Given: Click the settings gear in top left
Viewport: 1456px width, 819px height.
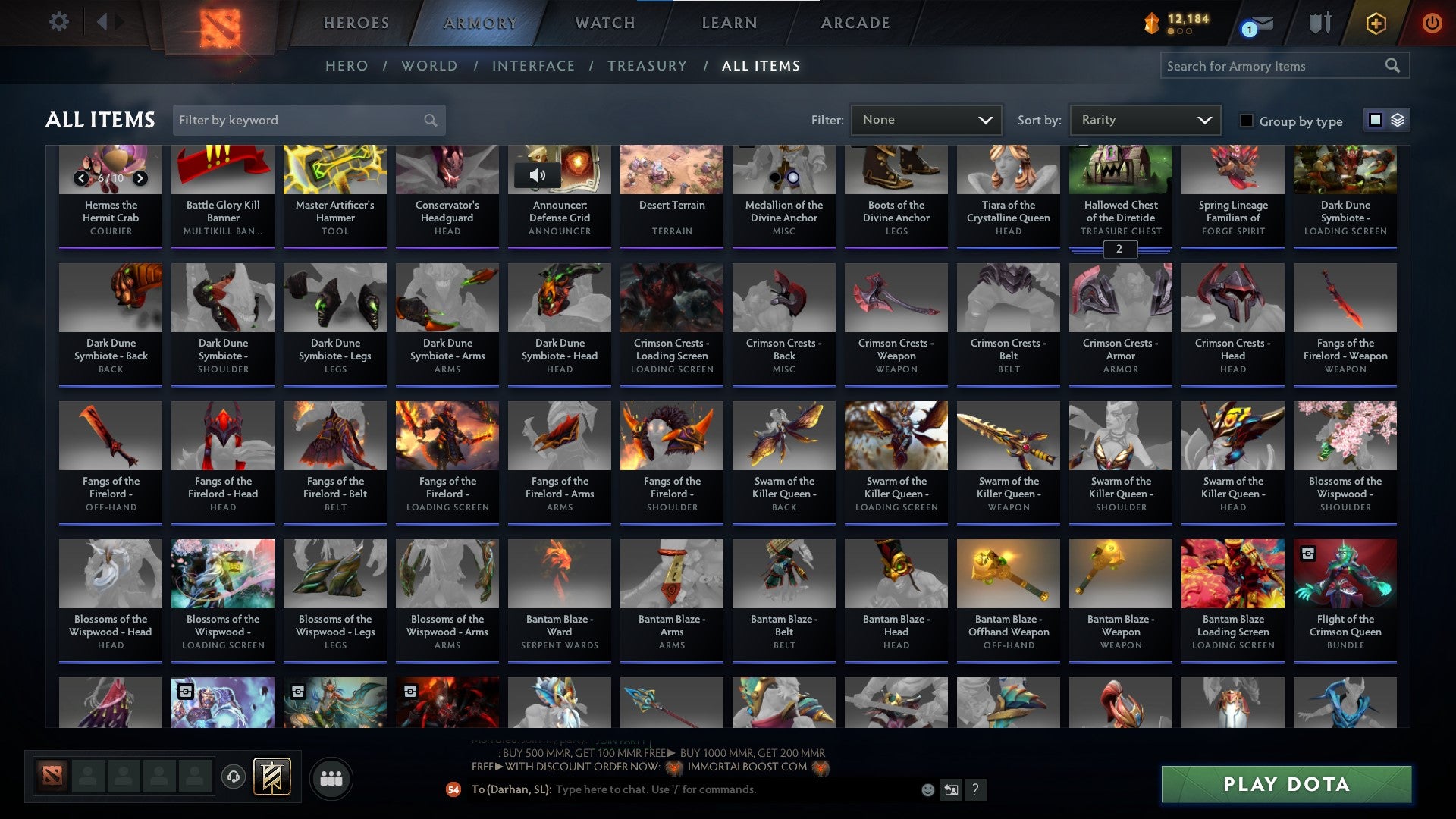Looking at the screenshot, I should tap(58, 22).
